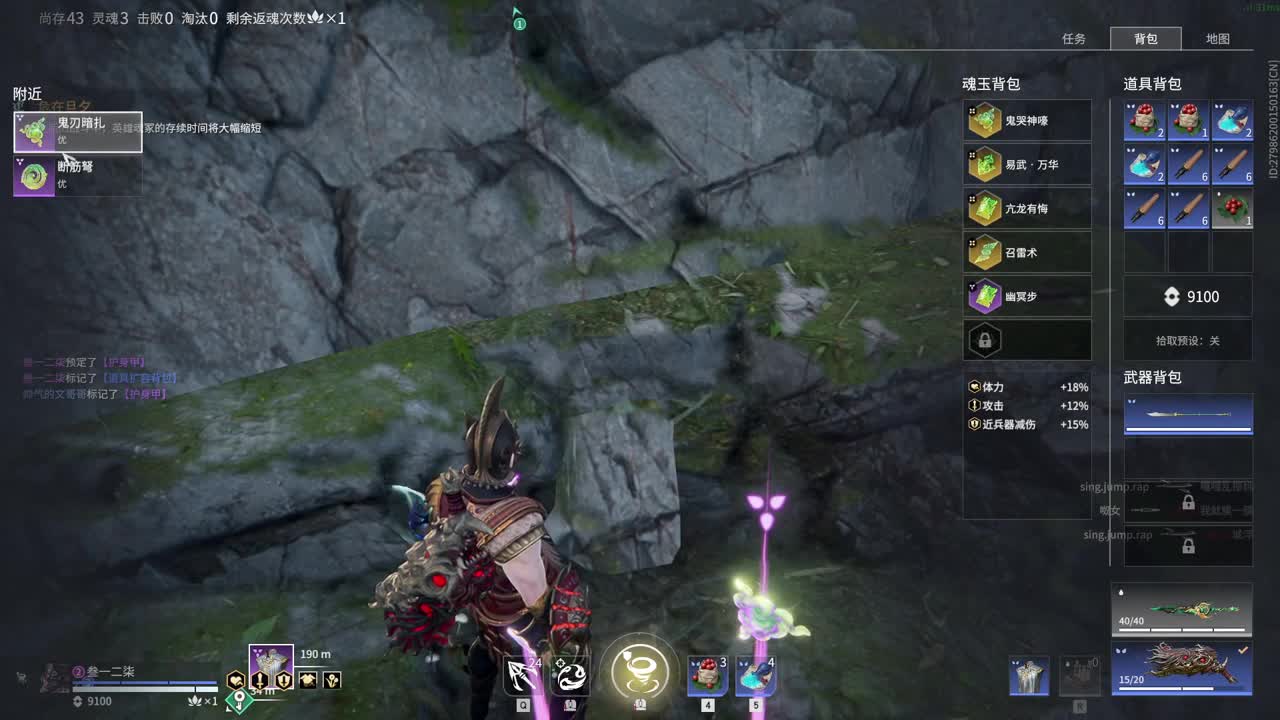Open the 地图 (Map) tab

pos(1217,39)
